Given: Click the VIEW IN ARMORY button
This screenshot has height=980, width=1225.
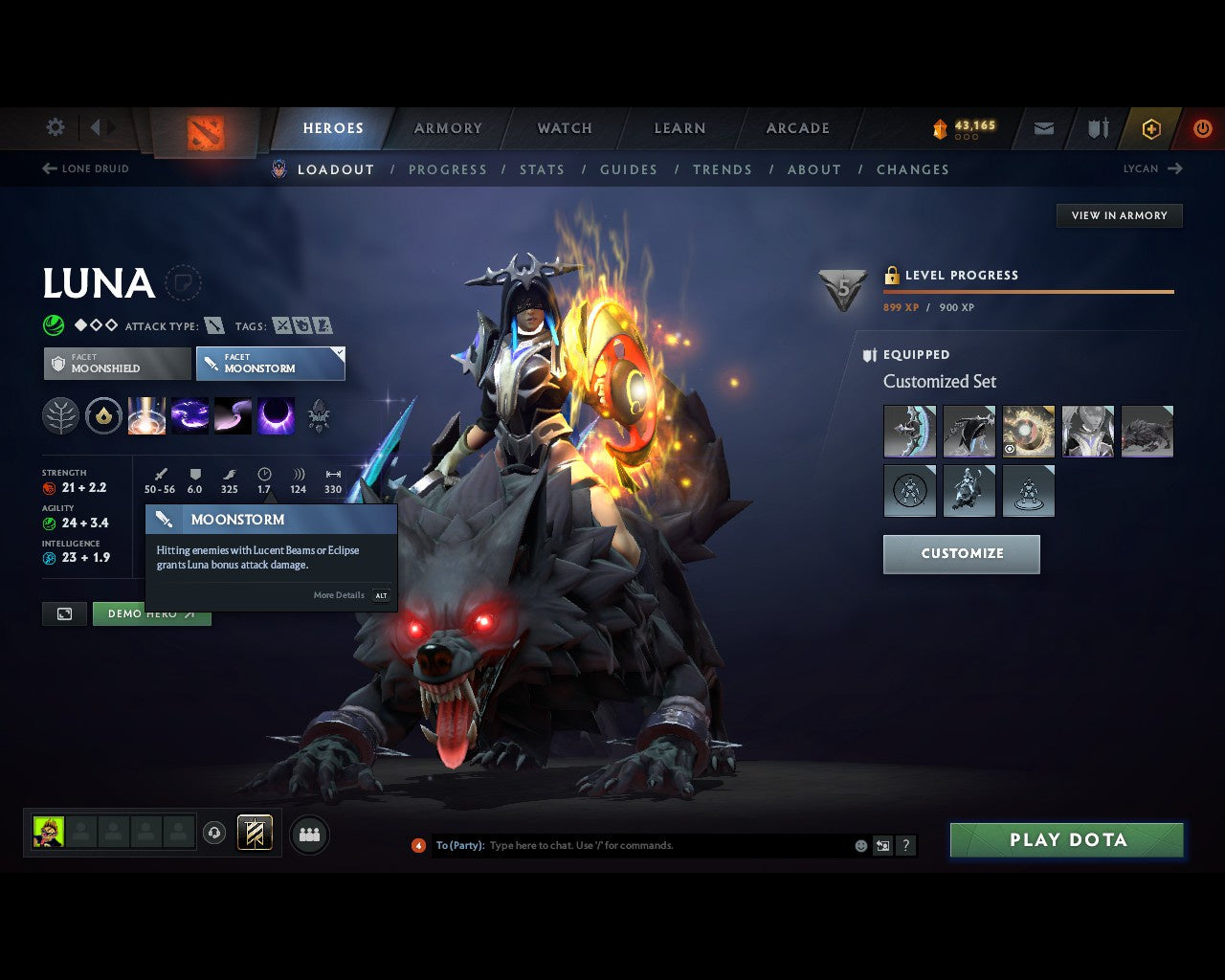Looking at the screenshot, I should (1119, 215).
